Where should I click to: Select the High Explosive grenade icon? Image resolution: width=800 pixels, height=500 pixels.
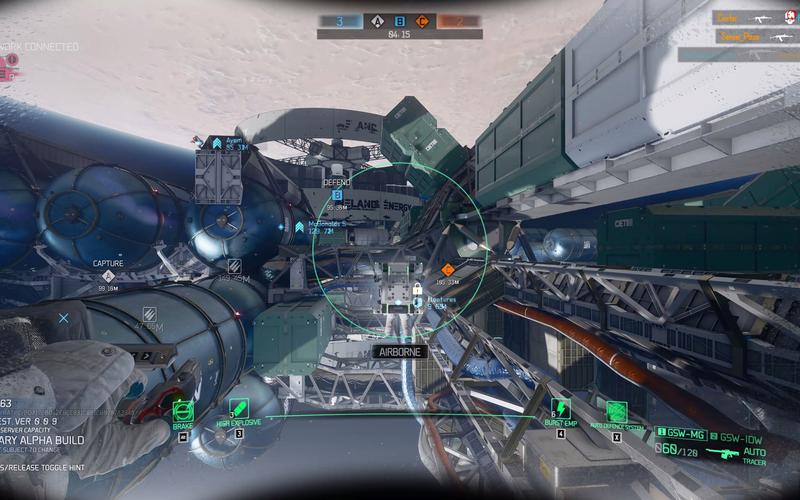tap(239, 410)
